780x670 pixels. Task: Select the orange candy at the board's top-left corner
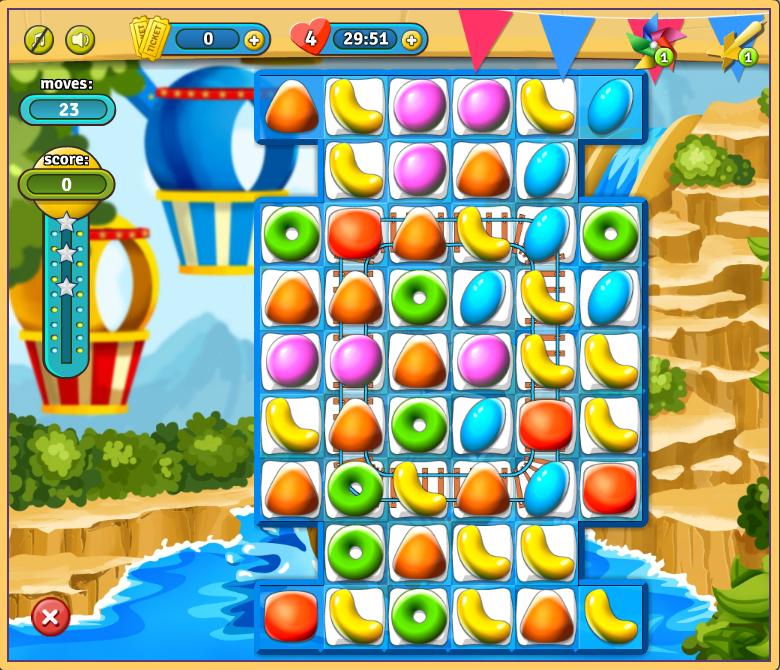tap(291, 107)
